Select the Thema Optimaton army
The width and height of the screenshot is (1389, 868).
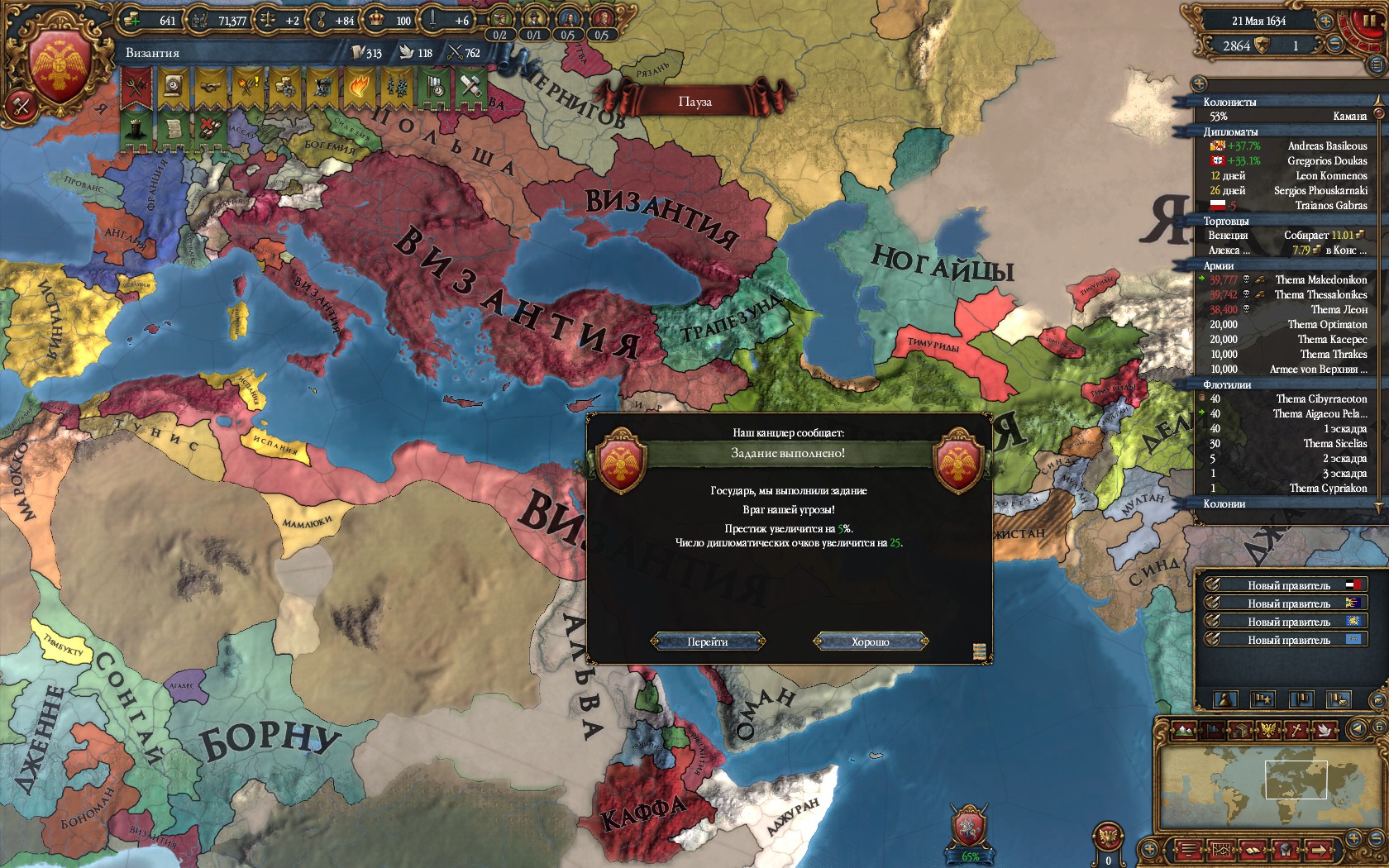[x=1326, y=324]
